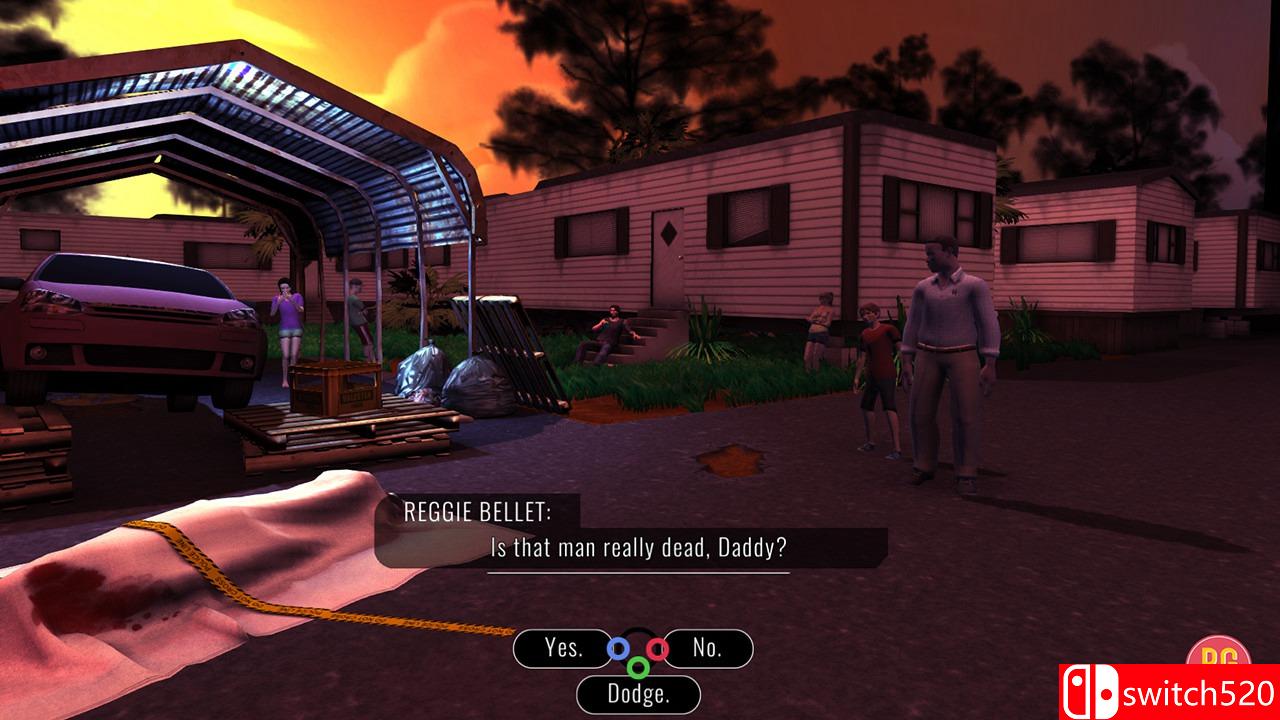This screenshot has width=1280, height=720.
Task: Answer "Yes." to Reggie's question
Action: point(563,648)
